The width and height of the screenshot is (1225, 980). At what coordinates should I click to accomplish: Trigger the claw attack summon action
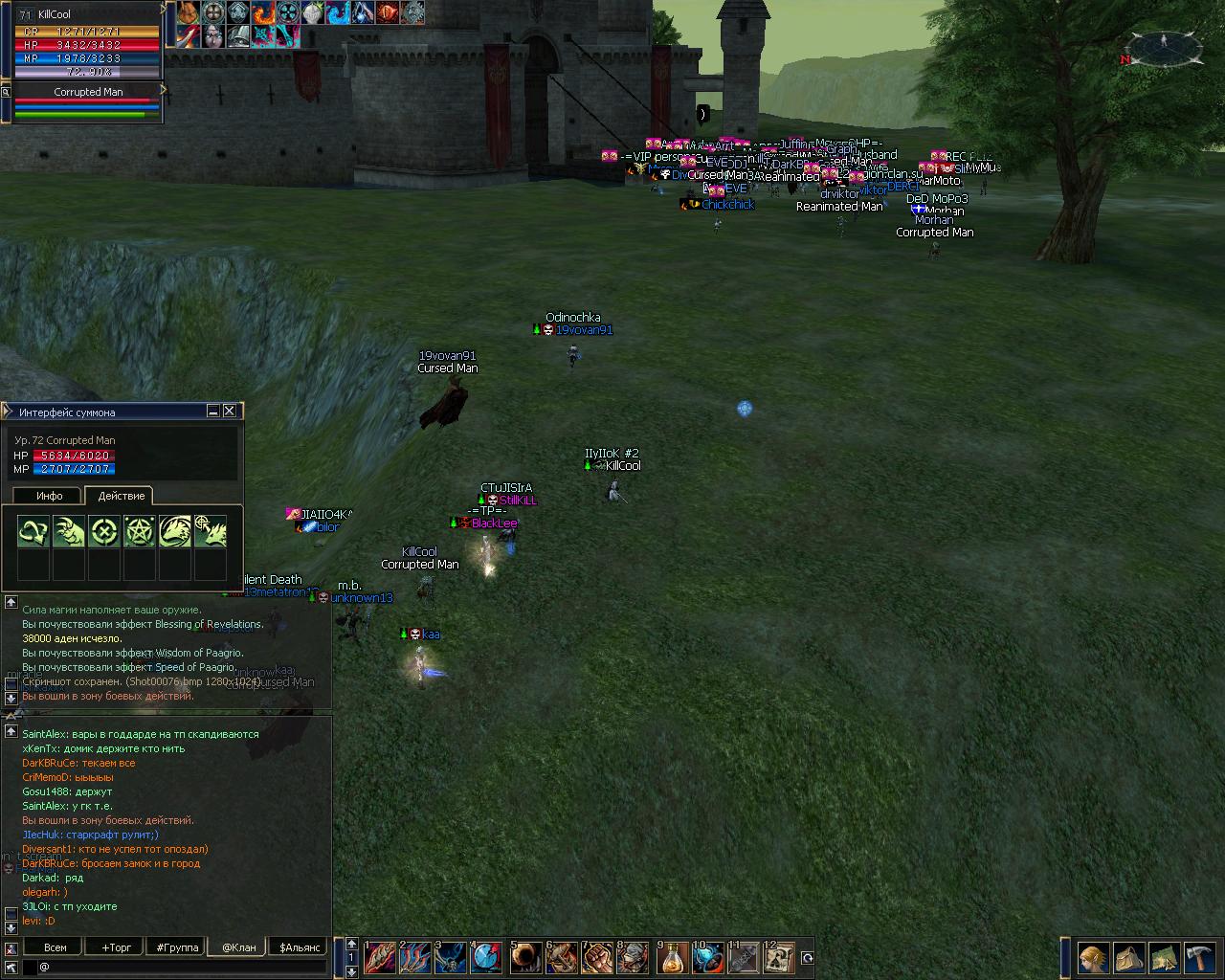(69, 532)
